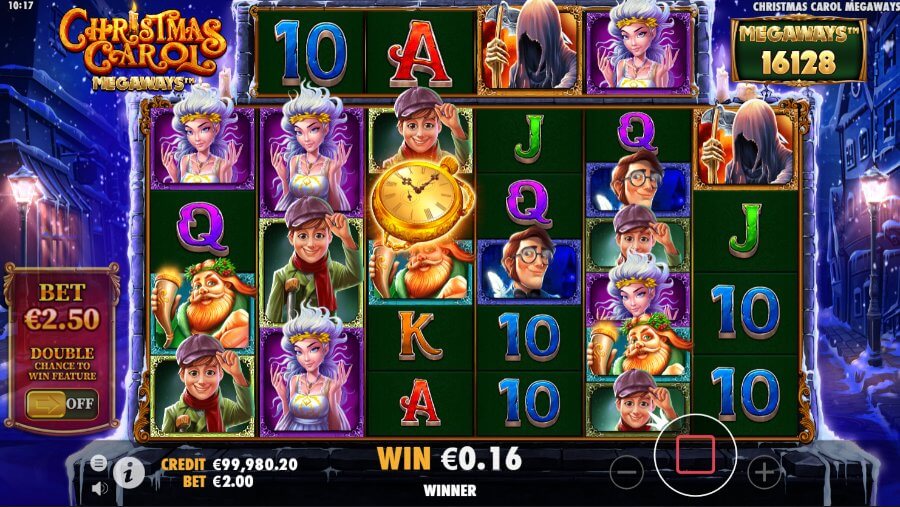Toggle the Double Chance to Win feature
Screen dimensions: 900x507
click(61, 405)
